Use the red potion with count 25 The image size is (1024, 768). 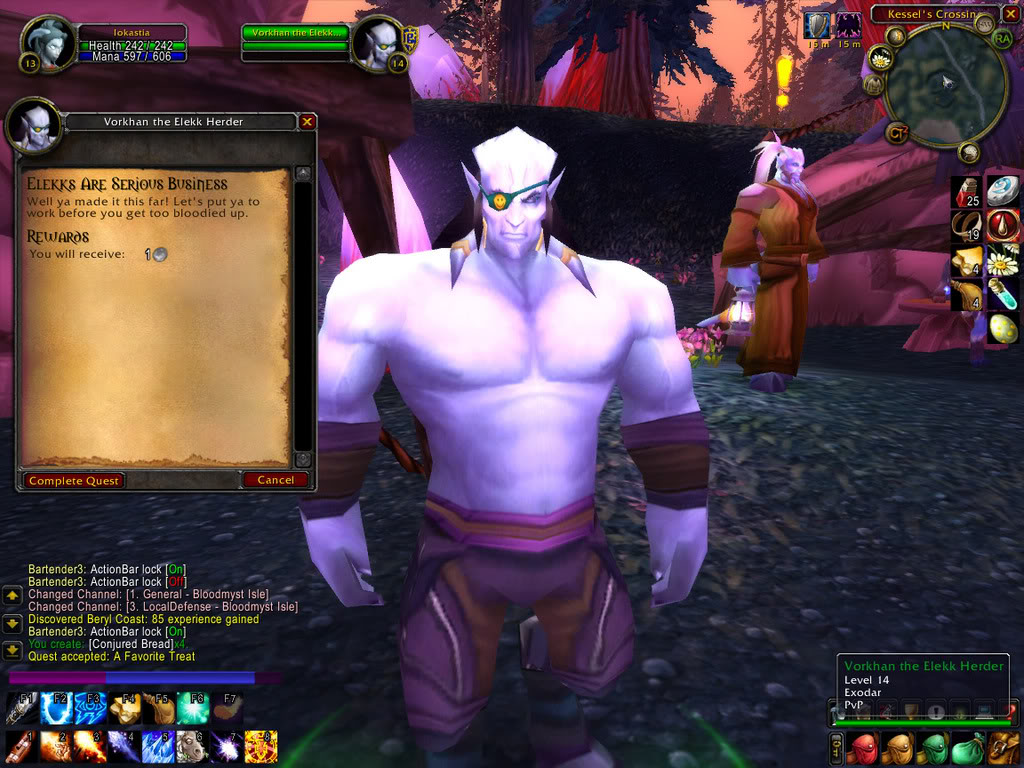[x=965, y=192]
